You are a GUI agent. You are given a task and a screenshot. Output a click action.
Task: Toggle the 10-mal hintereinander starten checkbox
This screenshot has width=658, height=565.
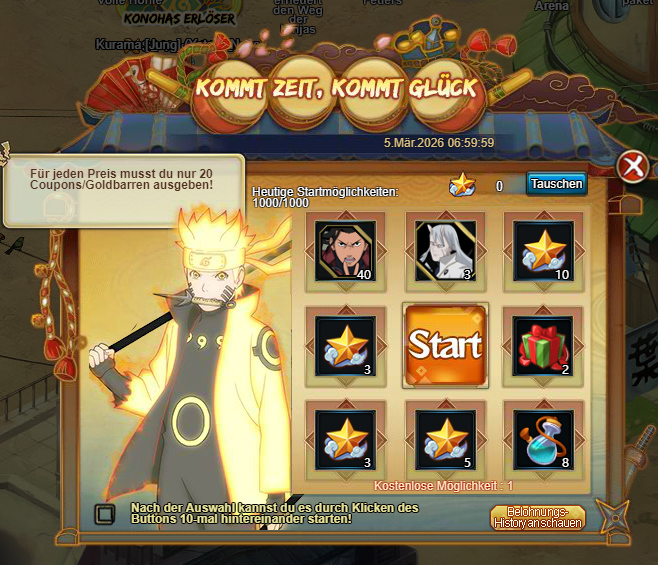[x=104, y=514]
